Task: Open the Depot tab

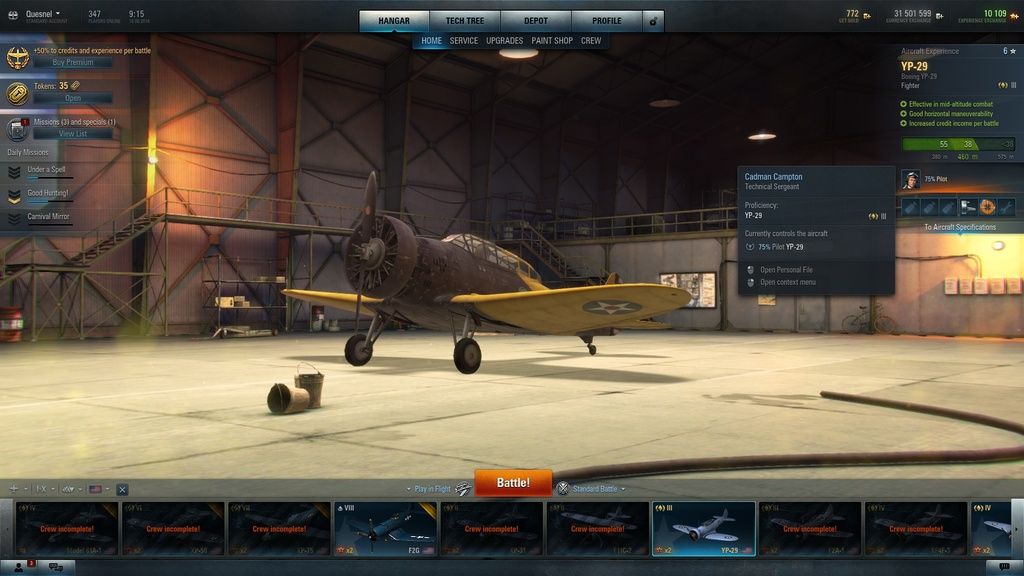Action: pos(536,21)
